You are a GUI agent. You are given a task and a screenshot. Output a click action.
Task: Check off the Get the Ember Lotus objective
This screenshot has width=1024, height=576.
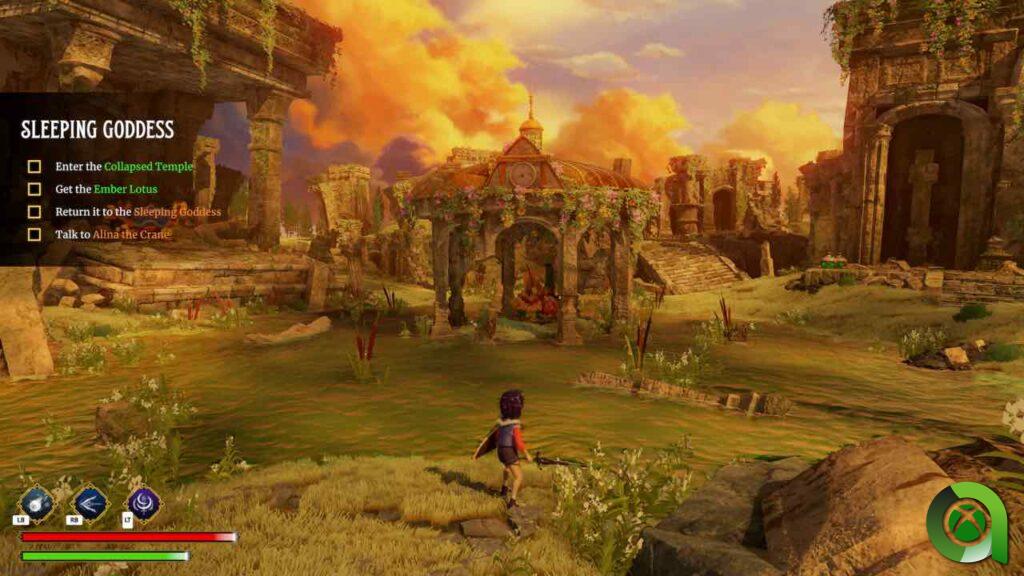(x=34, y=189)
